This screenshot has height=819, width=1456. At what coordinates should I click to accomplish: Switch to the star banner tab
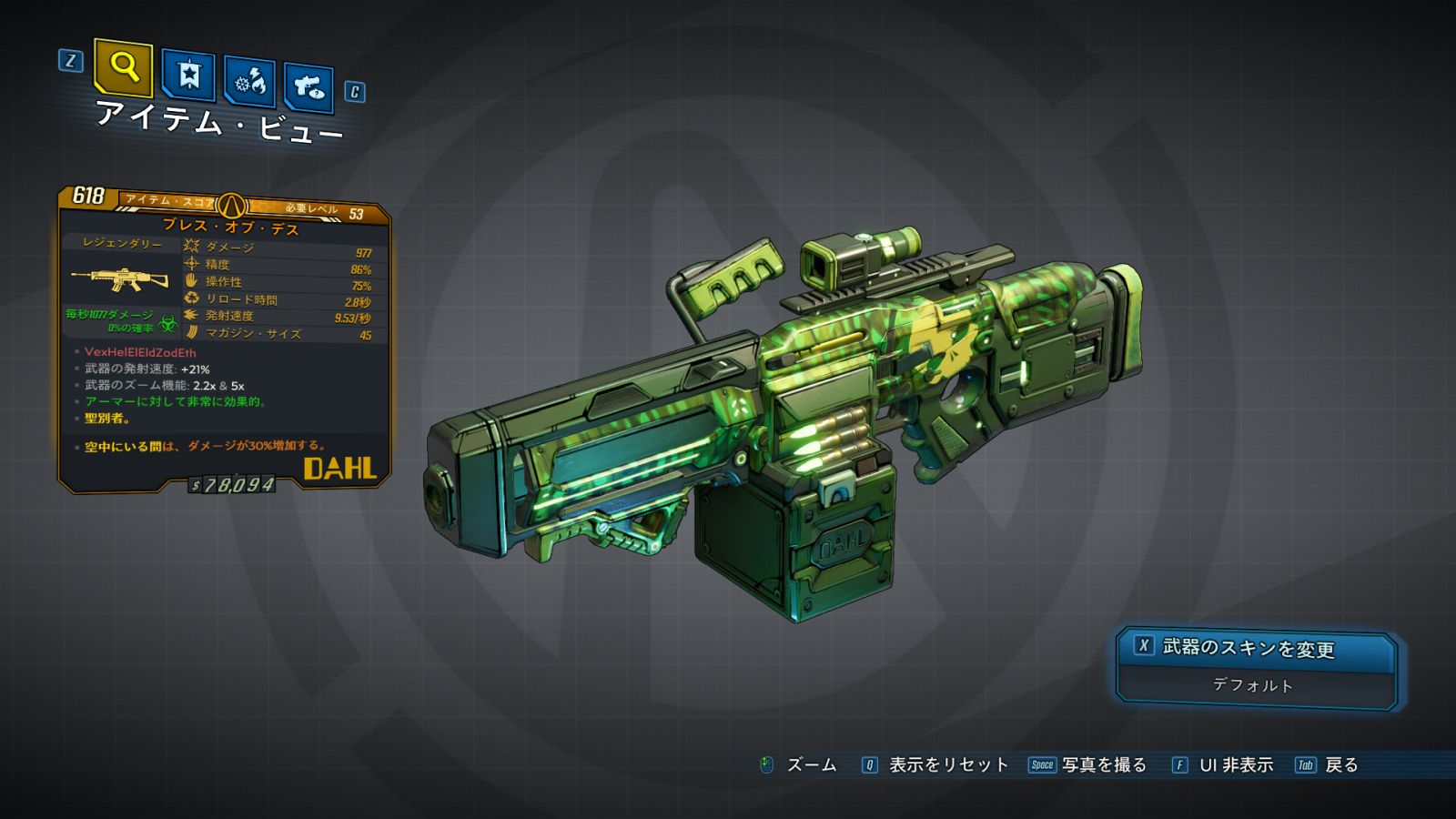click(188, 76)
